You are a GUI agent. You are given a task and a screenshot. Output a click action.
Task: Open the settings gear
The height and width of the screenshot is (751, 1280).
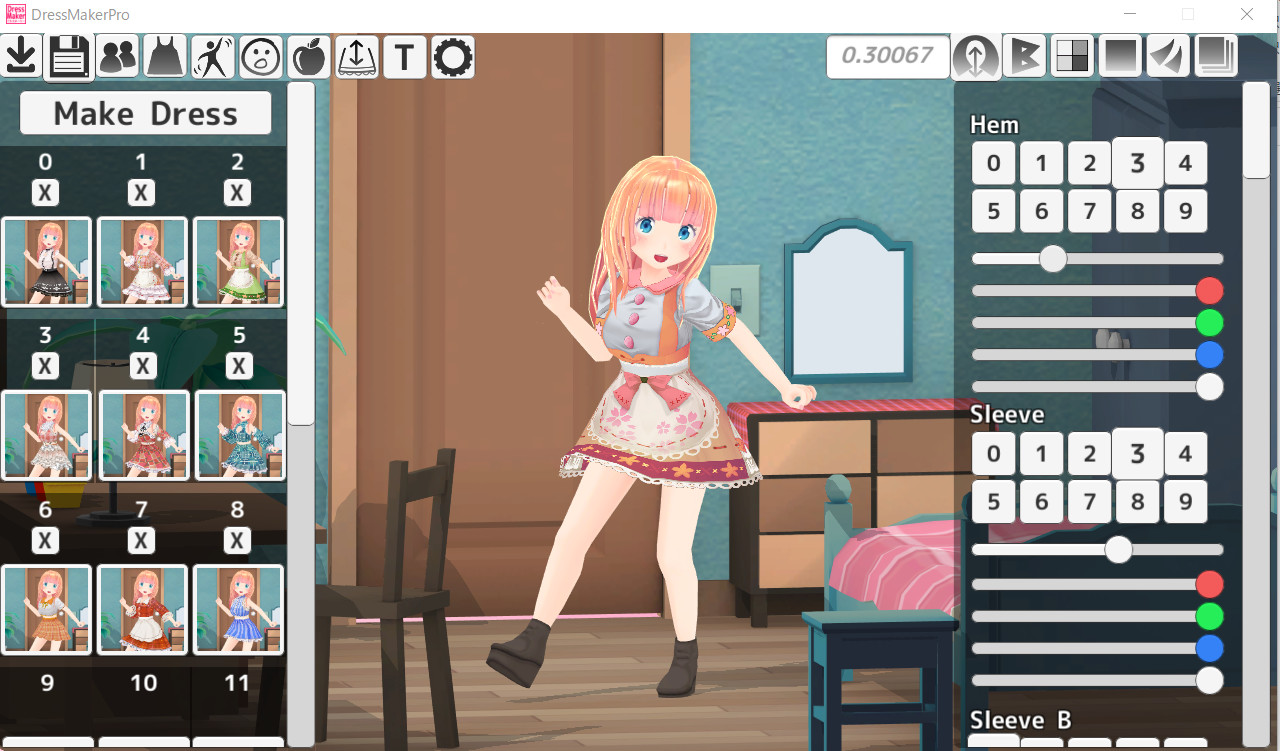tap(452, 57)
